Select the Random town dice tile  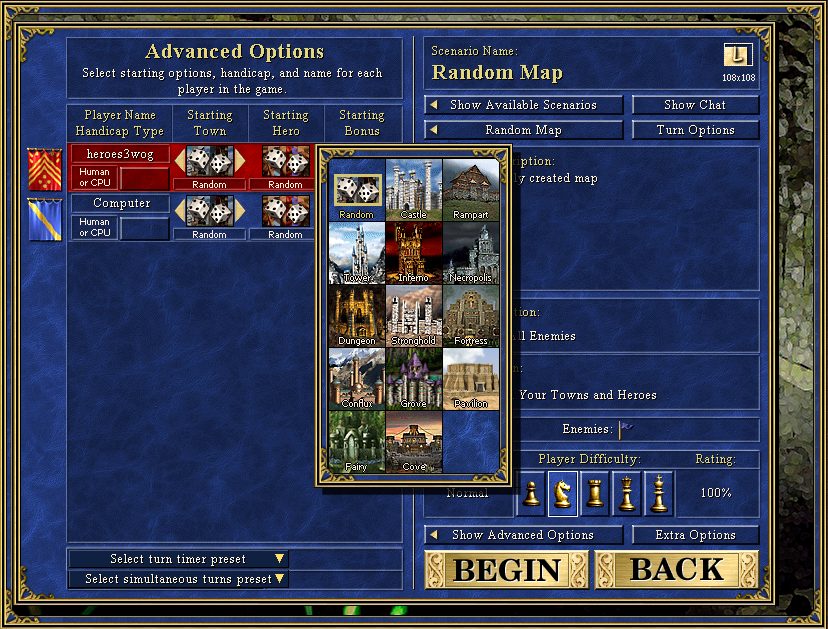click(356, 190)
